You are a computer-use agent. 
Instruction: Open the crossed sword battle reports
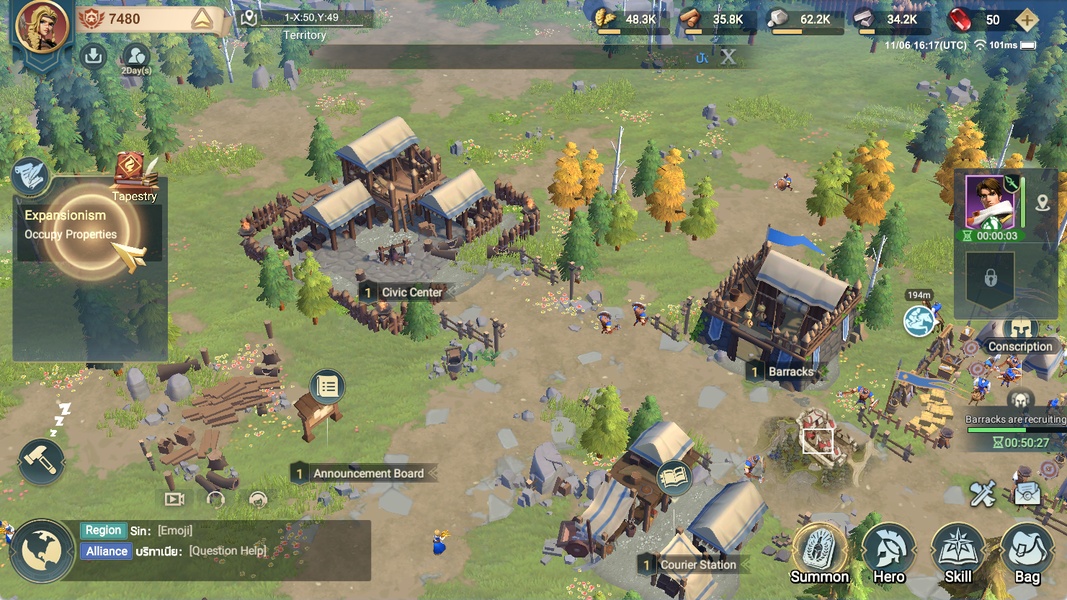[983, 493]
